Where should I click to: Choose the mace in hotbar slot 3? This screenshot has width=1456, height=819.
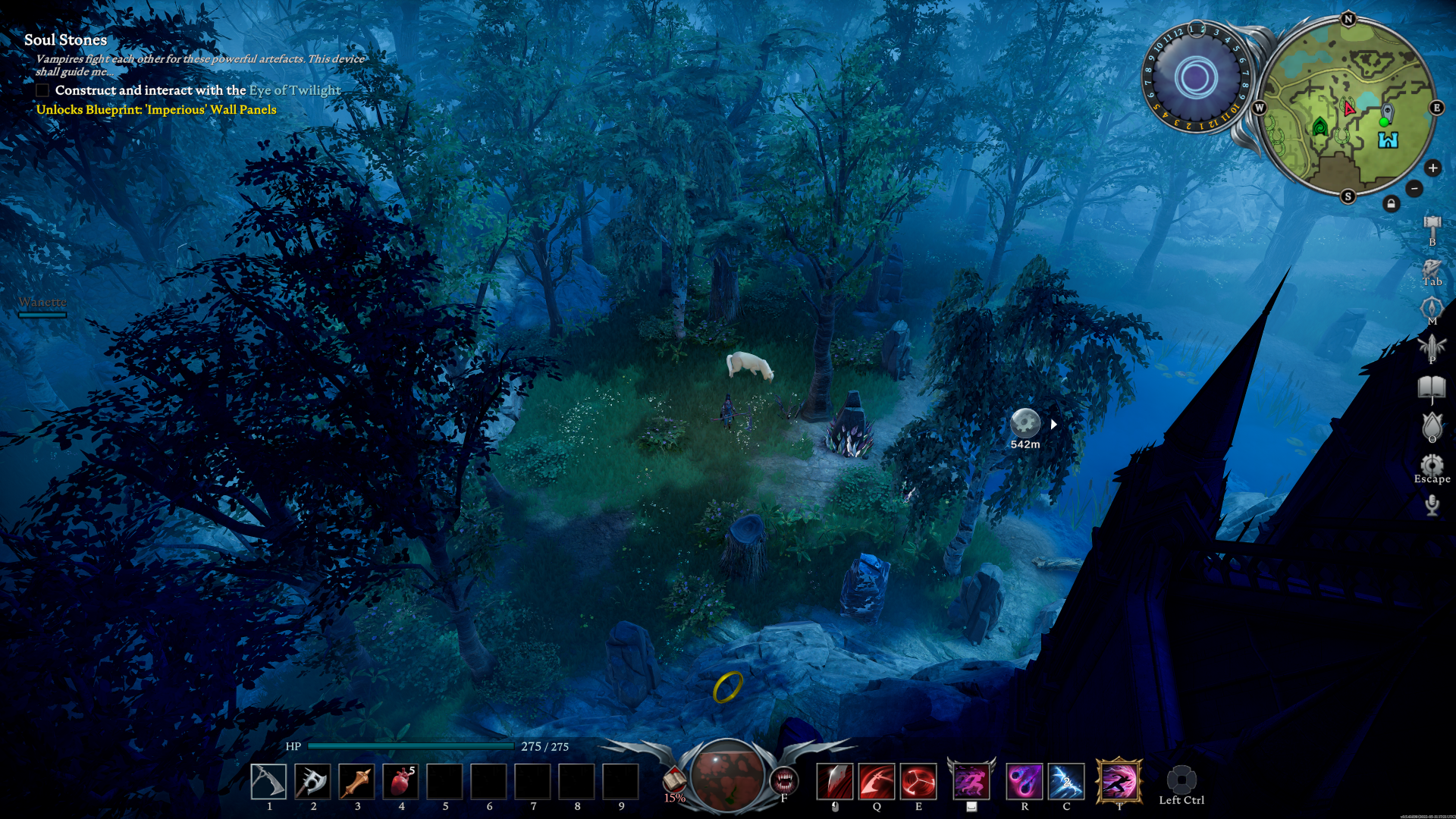[356, 782]
